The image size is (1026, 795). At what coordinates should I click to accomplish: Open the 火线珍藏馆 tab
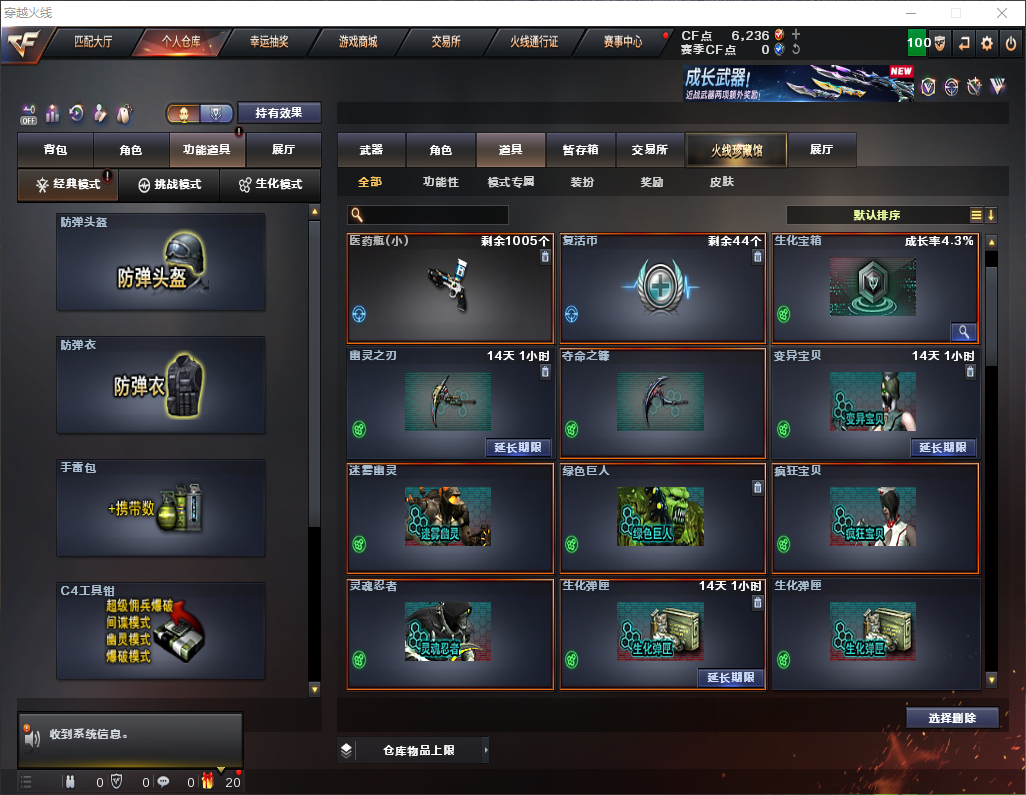pos(736,150)
